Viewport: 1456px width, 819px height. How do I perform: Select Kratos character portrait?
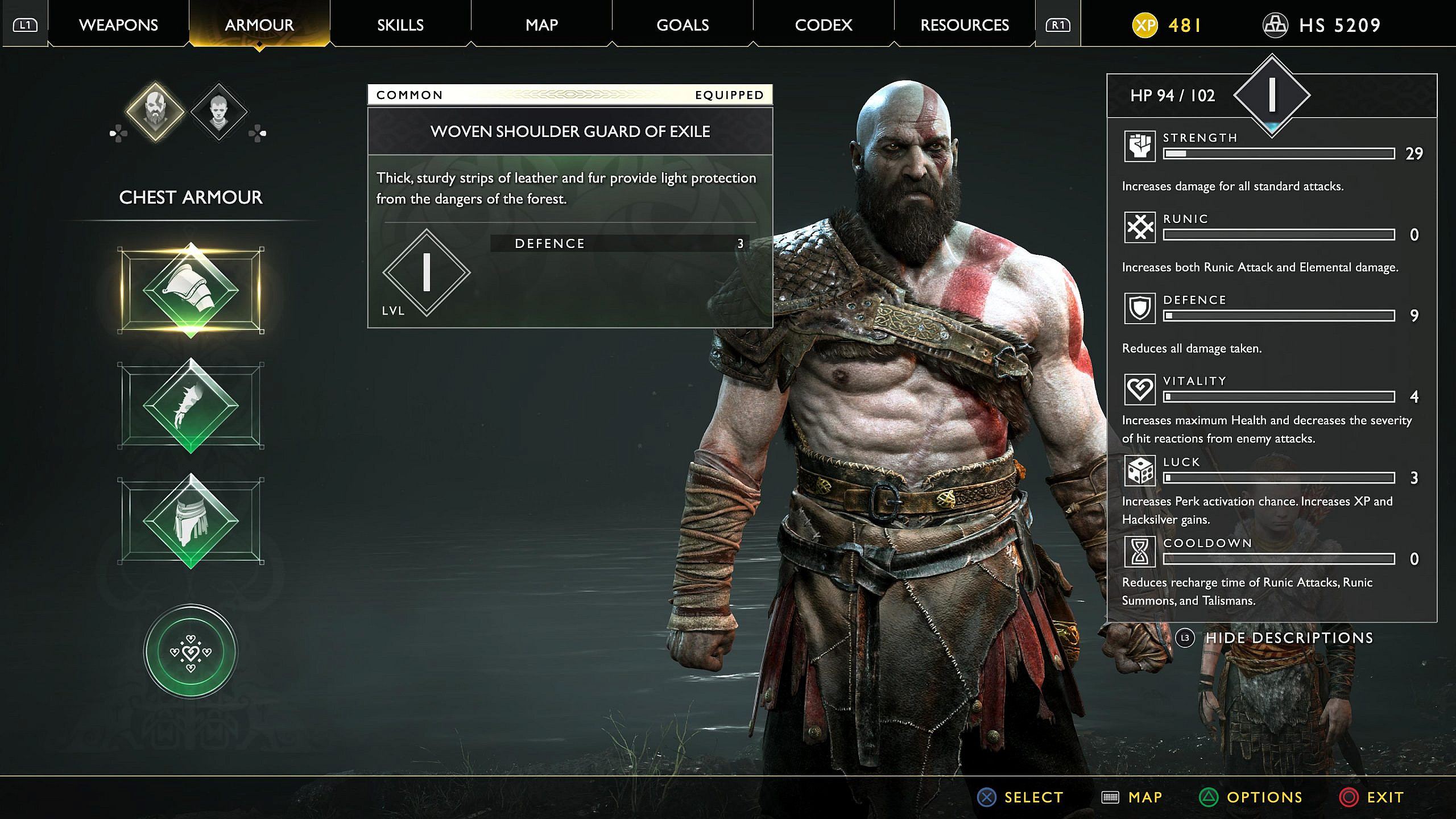[x=155, y=111]
